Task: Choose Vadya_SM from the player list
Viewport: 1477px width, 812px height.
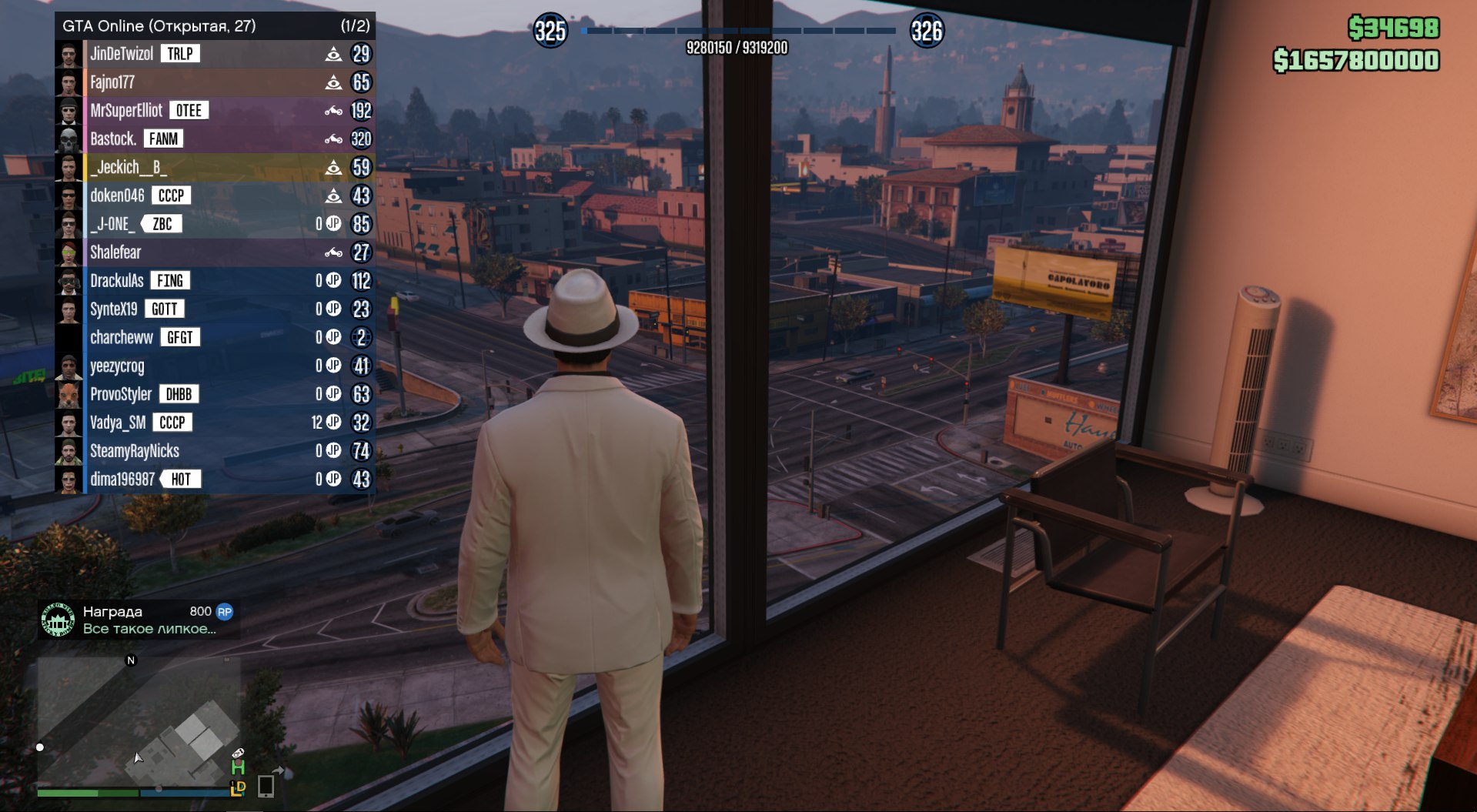Action: 118,423
